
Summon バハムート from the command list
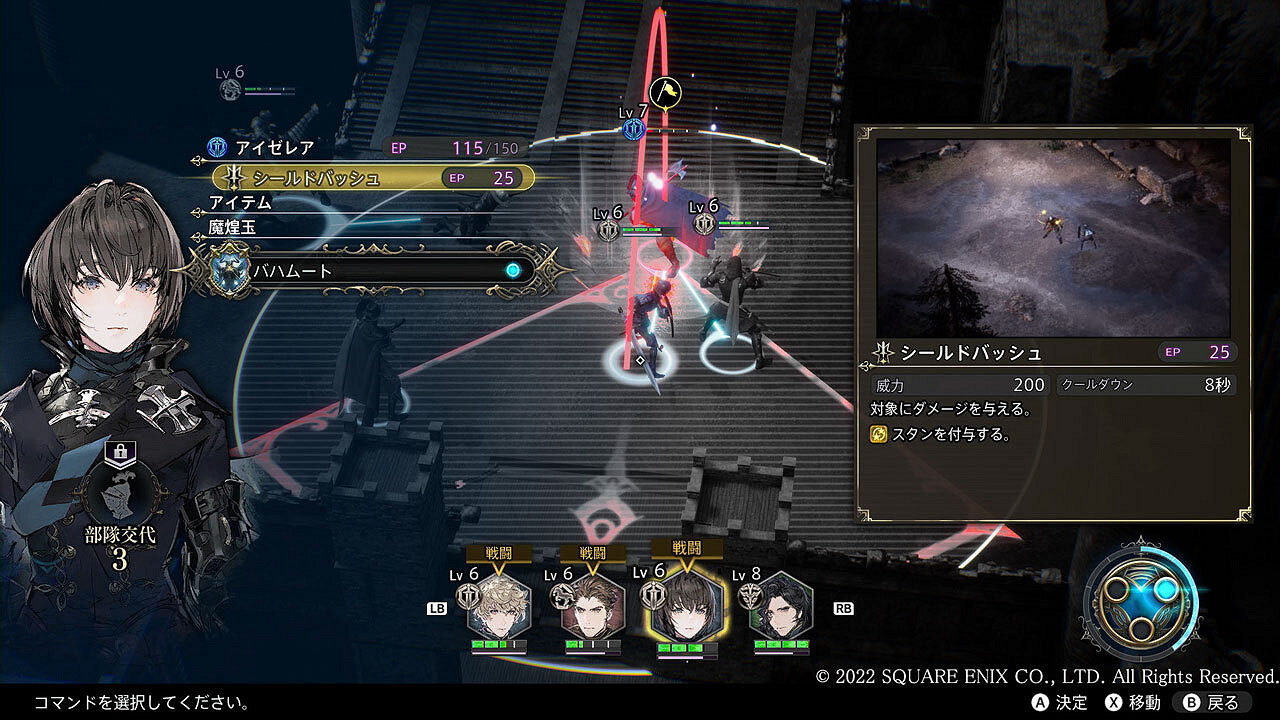pos(370,270)
